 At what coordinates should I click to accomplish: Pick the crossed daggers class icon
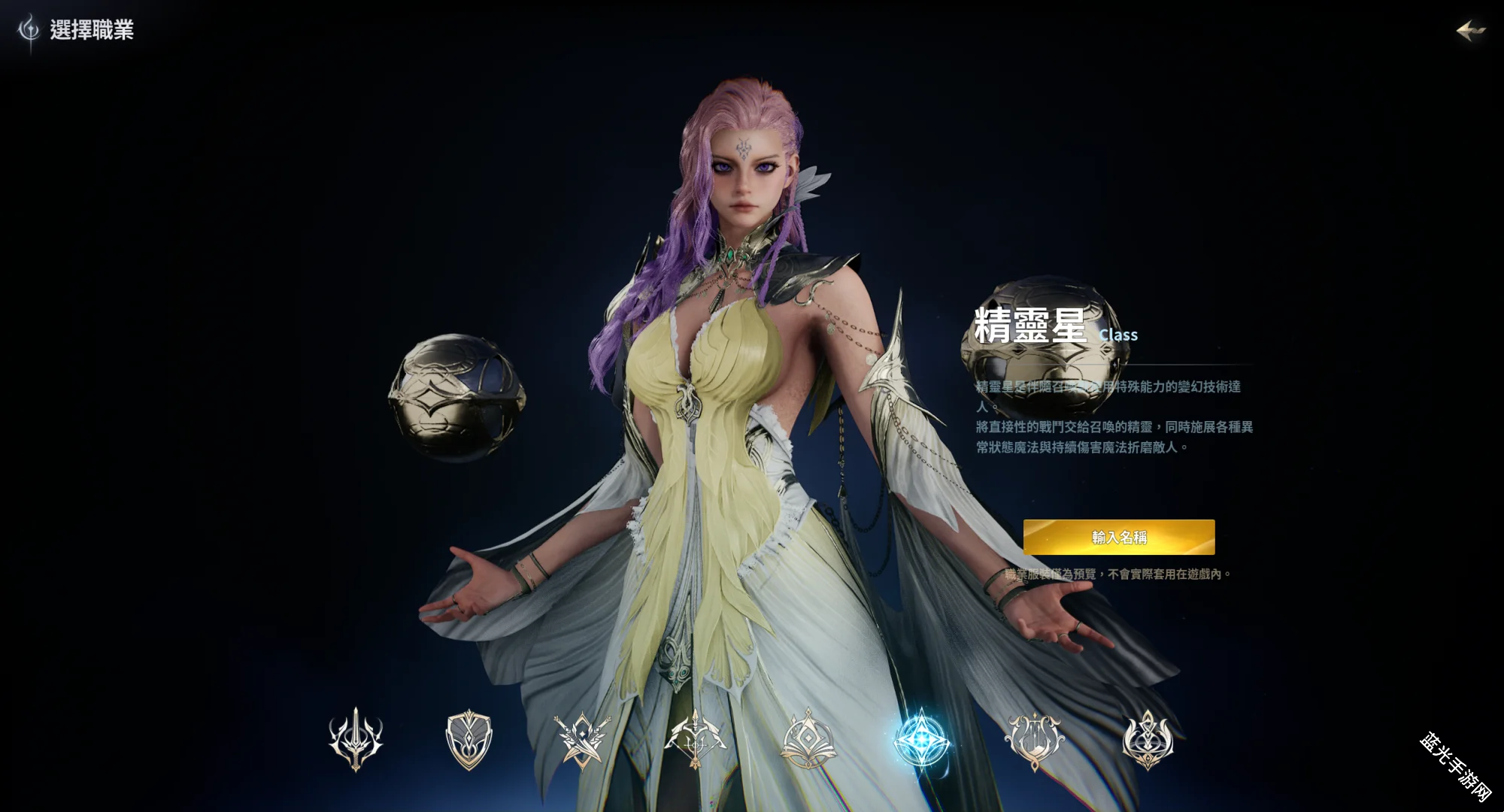582,739
